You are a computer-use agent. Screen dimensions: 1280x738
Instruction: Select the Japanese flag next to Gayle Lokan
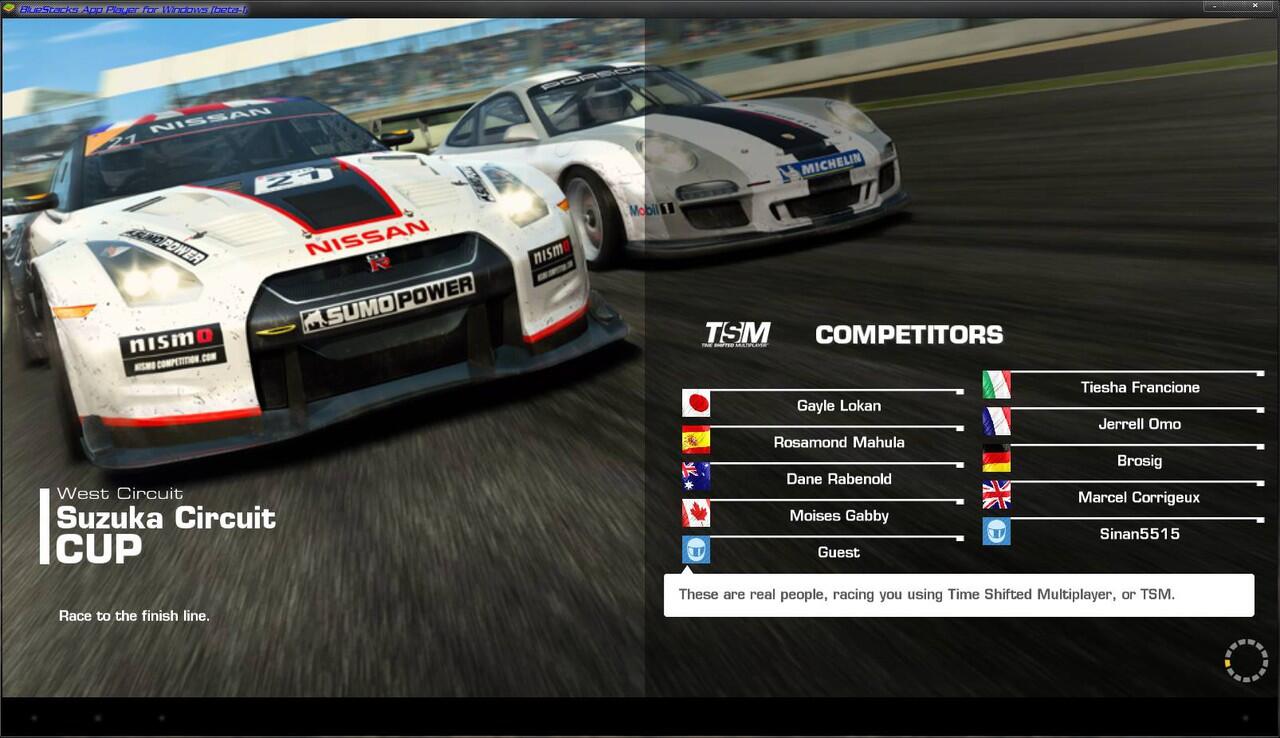pos(695,402)
